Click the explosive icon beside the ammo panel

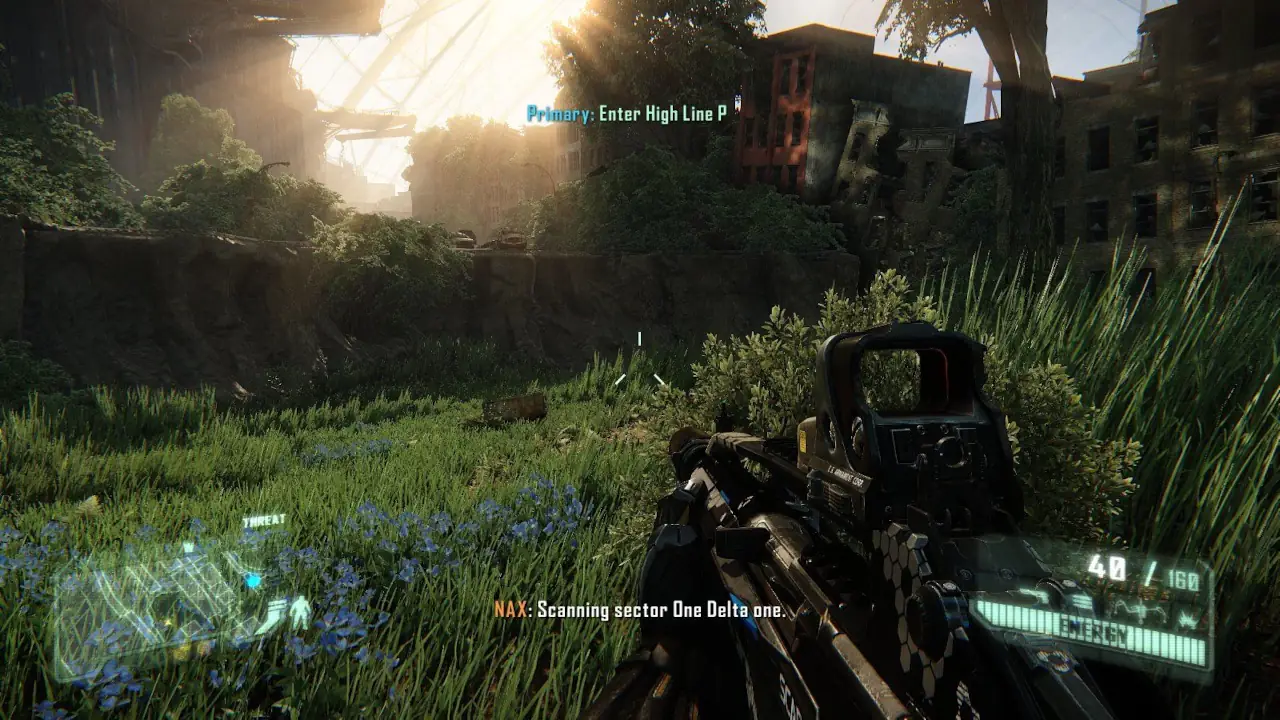[x=1186, y=621]
